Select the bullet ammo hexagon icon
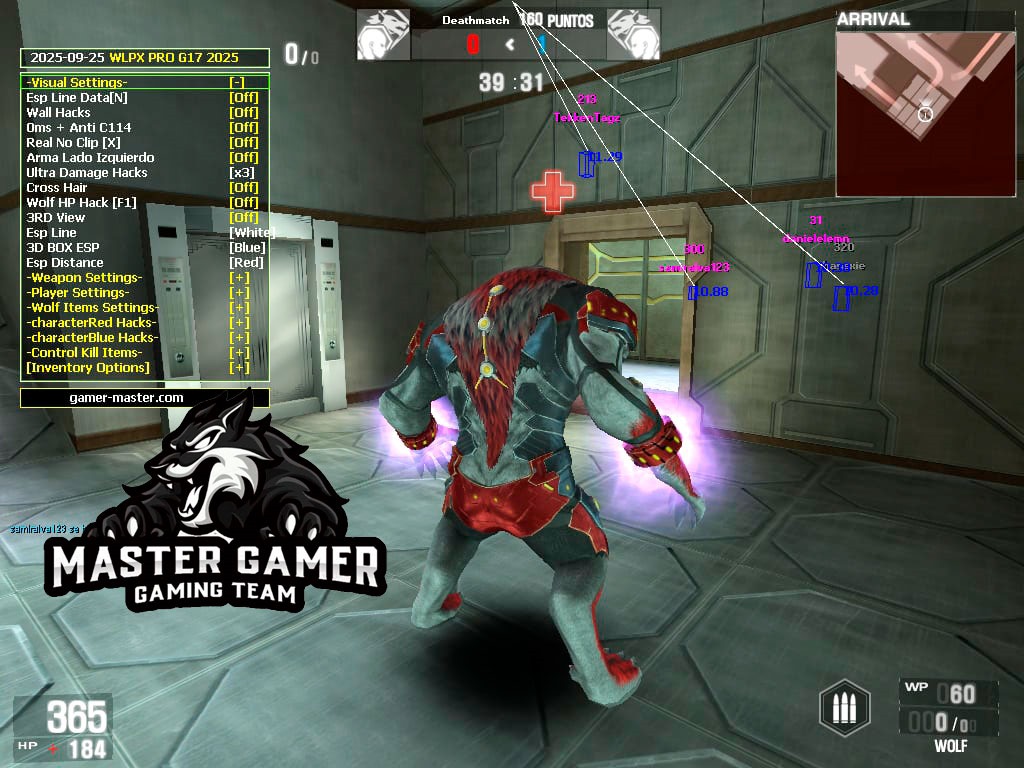The height and width of the screenshot is (768, 1024). [x=845, y=708]
